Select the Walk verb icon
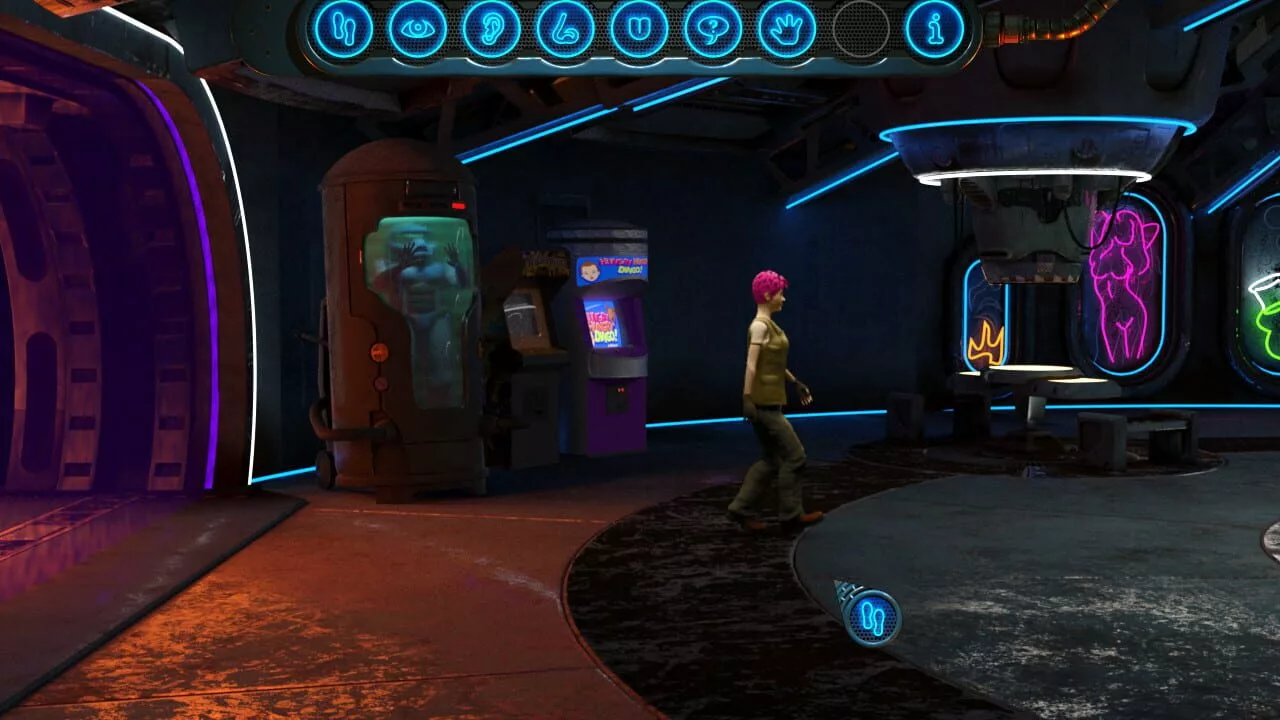Image resolution: width=1280 pixels, height=720 pixels. (344, 30)
